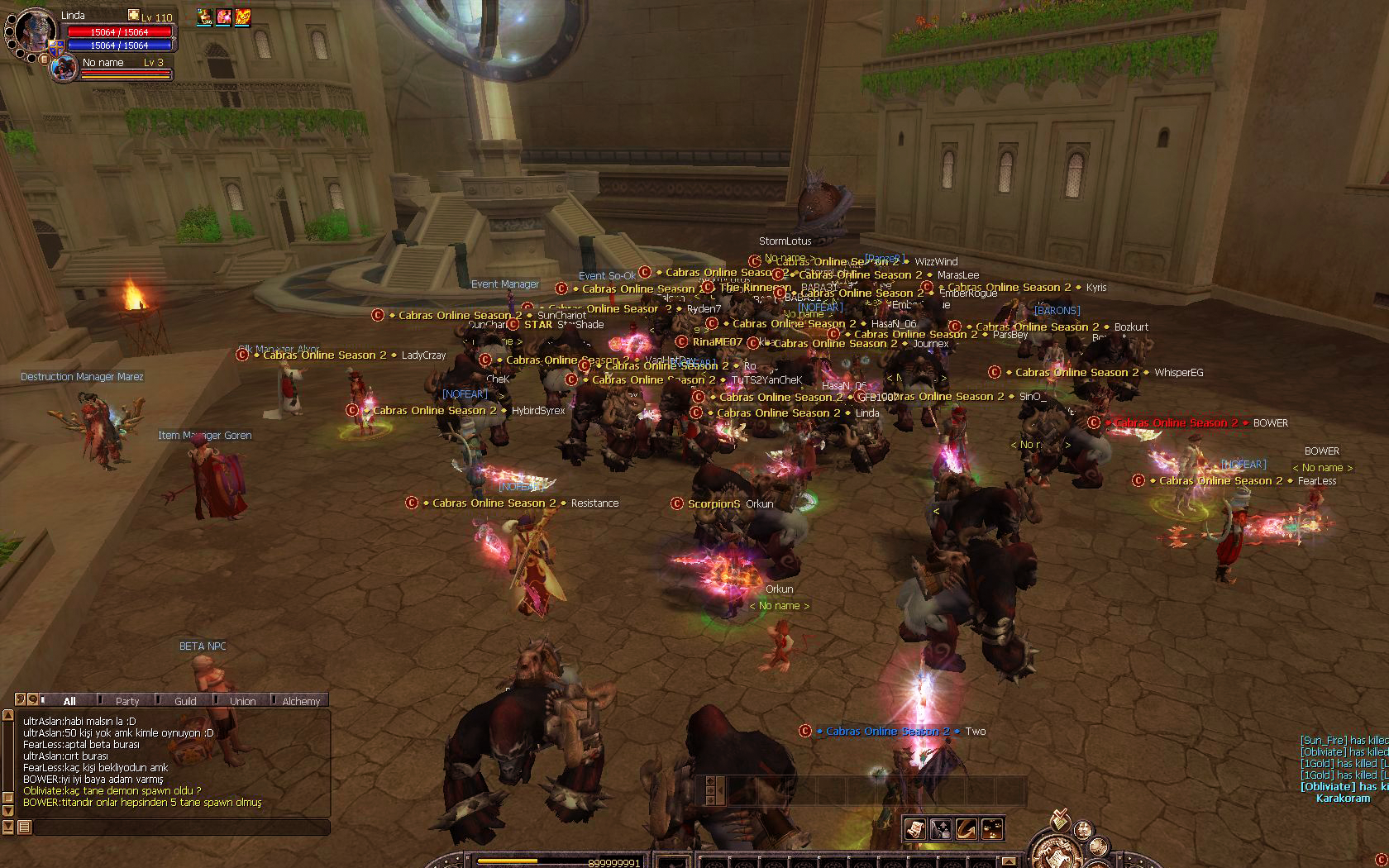Show the Alchemy chat tab
Screen dimensions: 1389x868
tap(301, 701)
